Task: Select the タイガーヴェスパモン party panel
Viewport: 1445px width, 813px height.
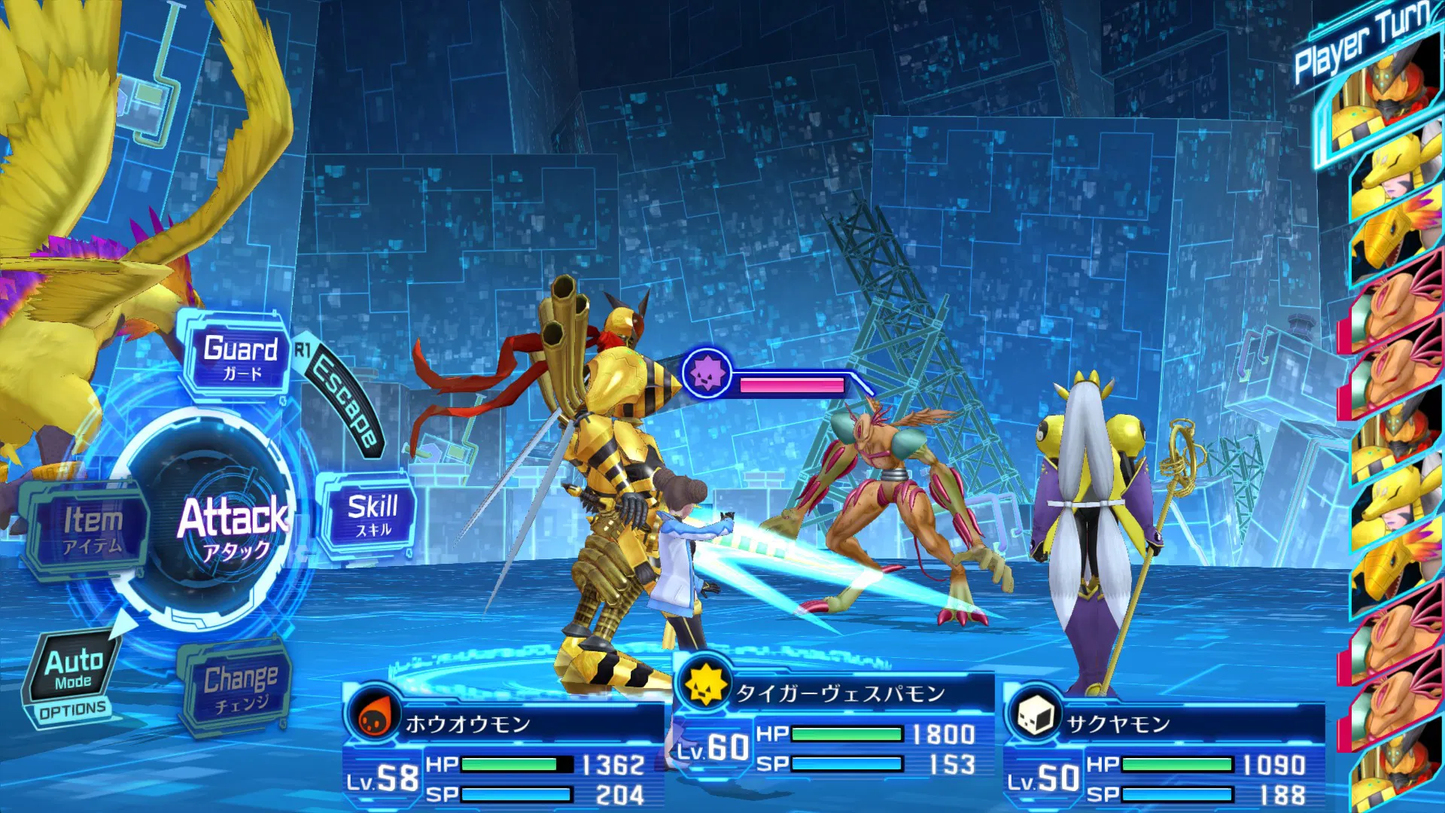Action: tap(835, 730)
